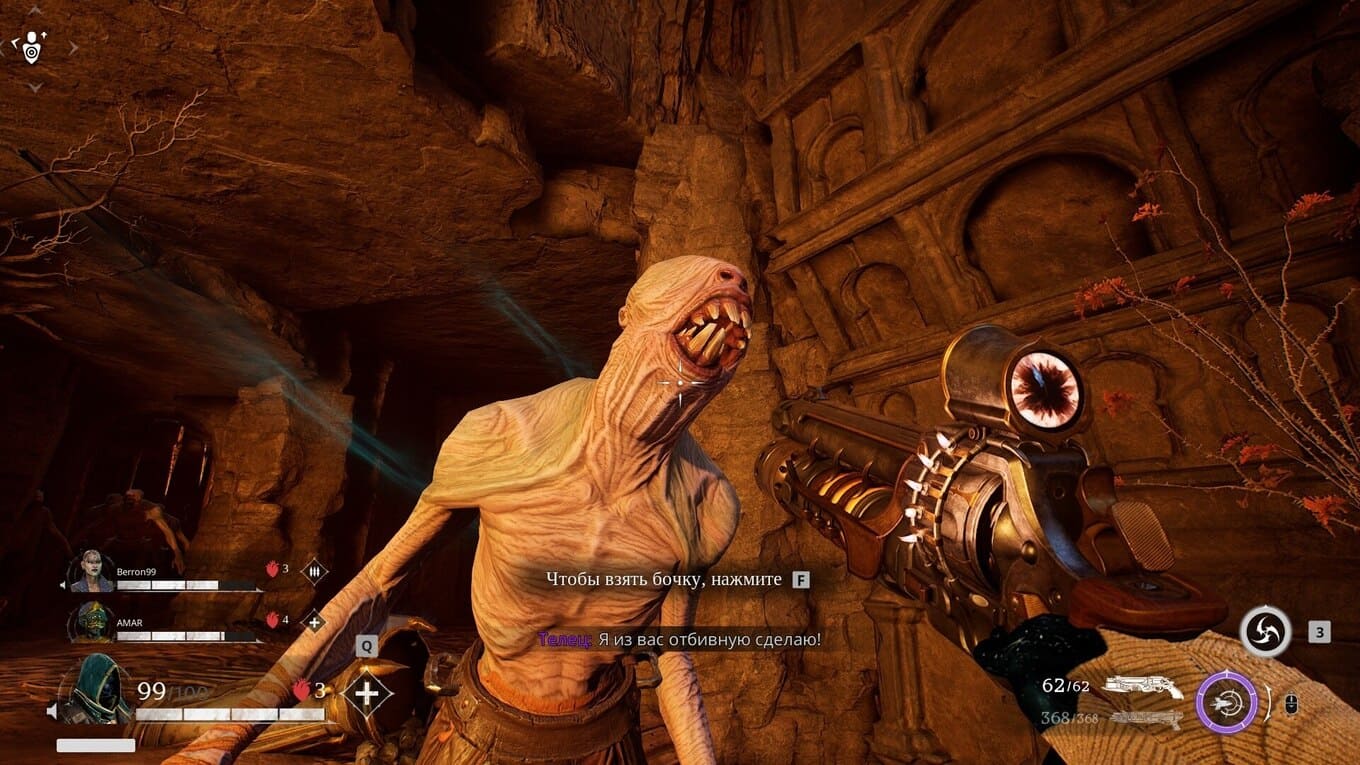The width and height of the screenshot is (1360, 765).
Task: Switch to the secondary rifle weapon icon
Action: [1146, 718]
